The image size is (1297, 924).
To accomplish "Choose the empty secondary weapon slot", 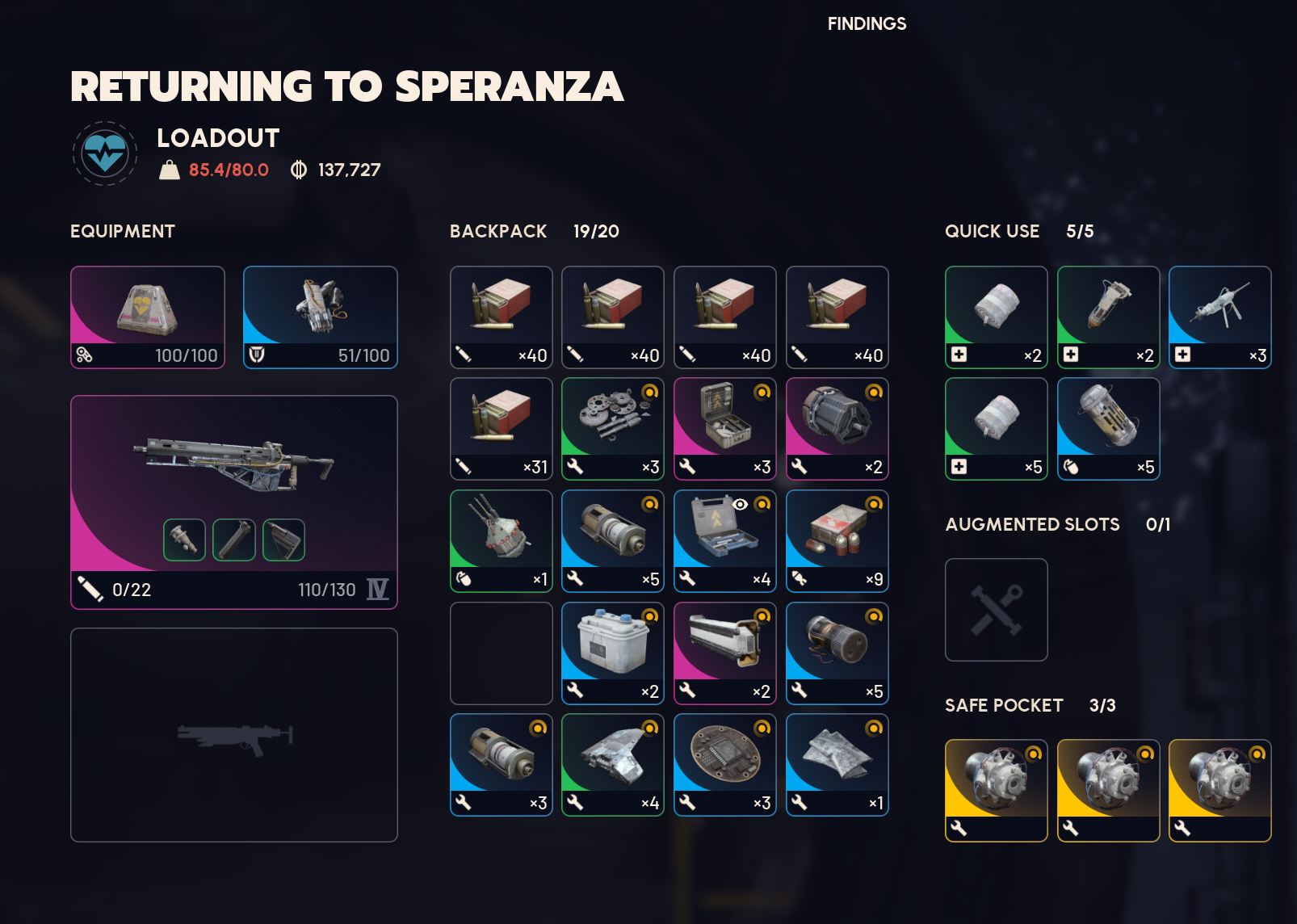I will pyautogui.click(x=234, y=735).
